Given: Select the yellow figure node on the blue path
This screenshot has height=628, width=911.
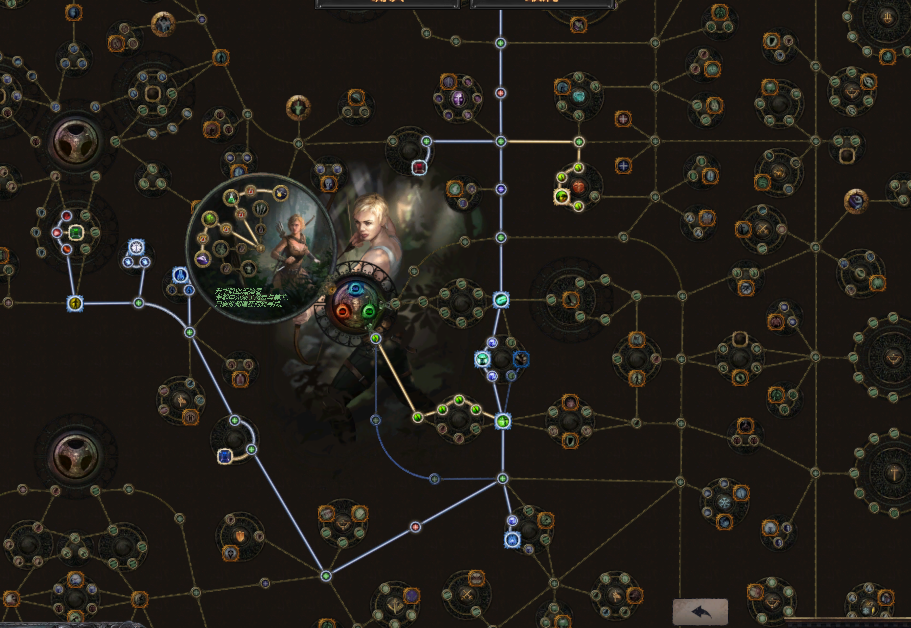Looking at the screenshot, I should (x=75, y=302).
